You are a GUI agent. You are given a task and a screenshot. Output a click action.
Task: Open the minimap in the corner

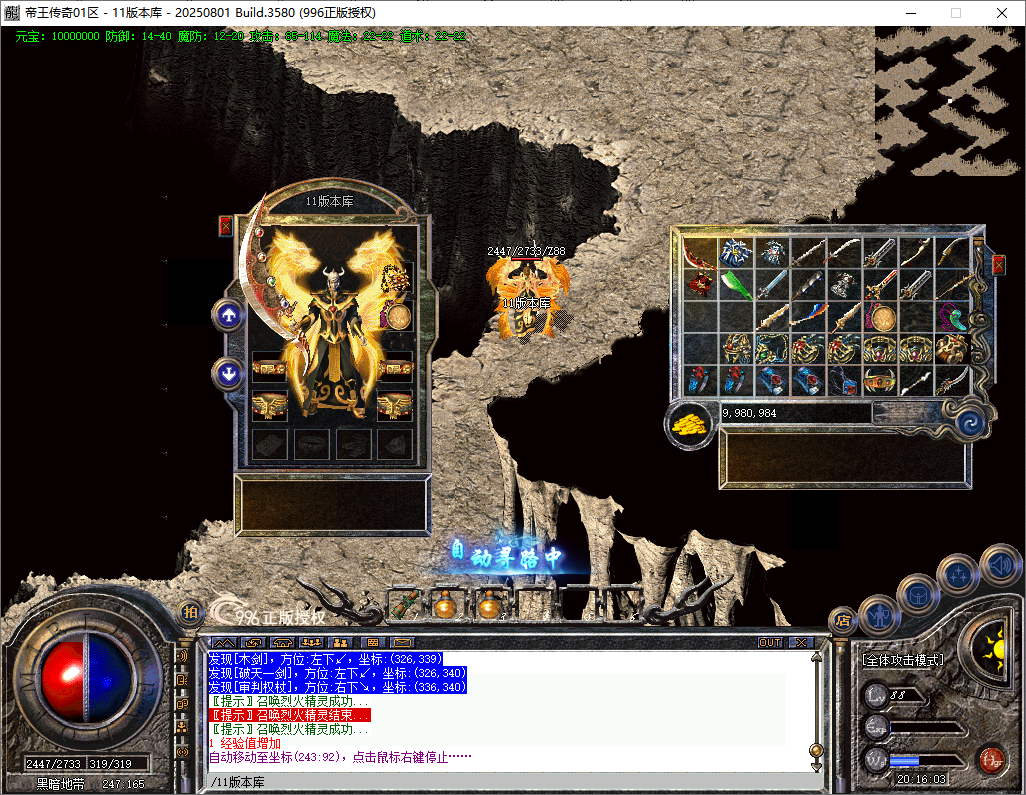948,100
